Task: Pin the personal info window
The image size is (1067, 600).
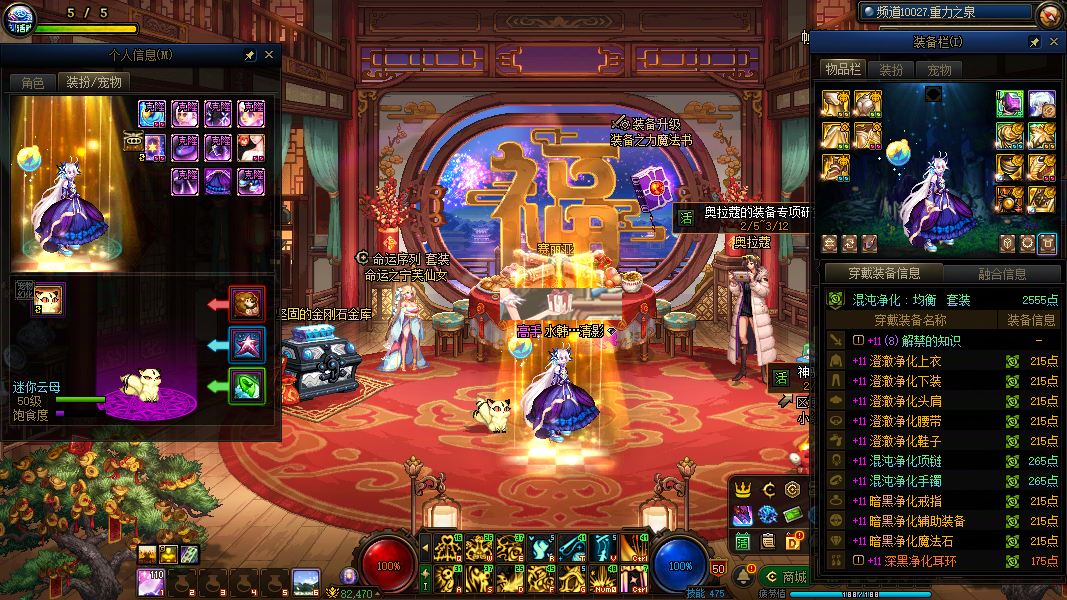Action: point(249,56)
